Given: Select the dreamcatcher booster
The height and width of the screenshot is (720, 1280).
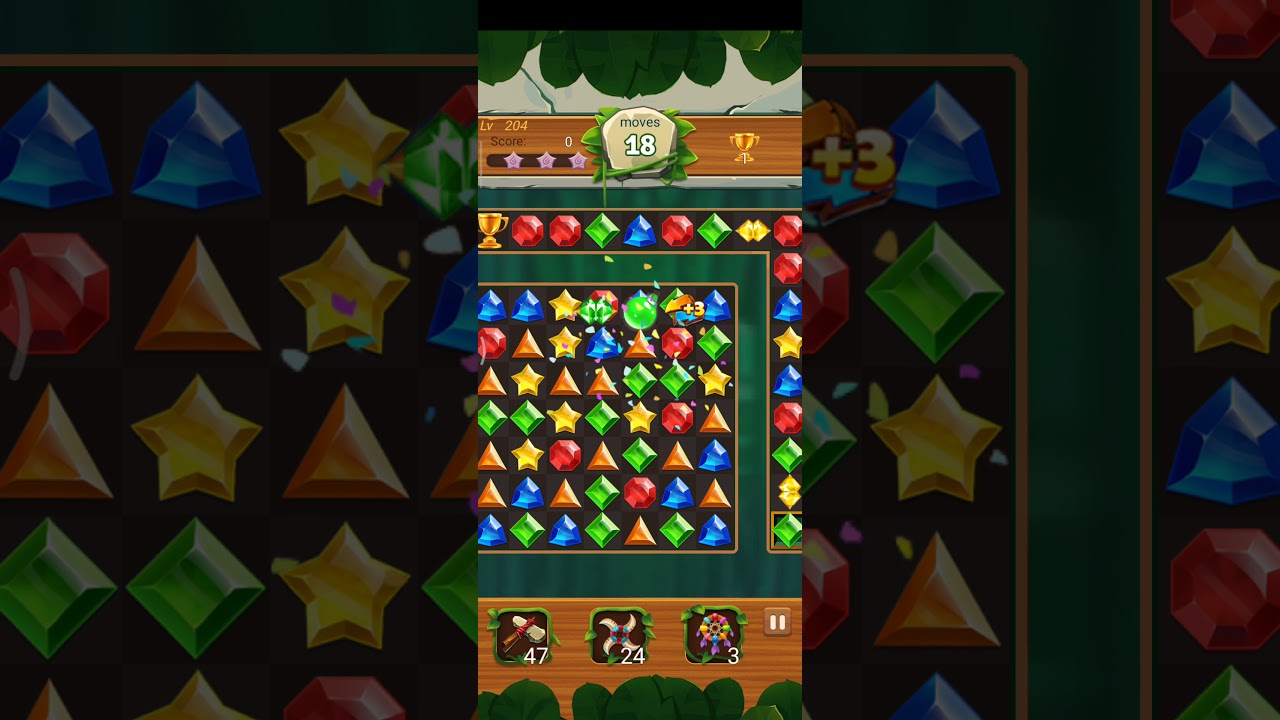Looking at the screenshot, I should click(713, 636).
